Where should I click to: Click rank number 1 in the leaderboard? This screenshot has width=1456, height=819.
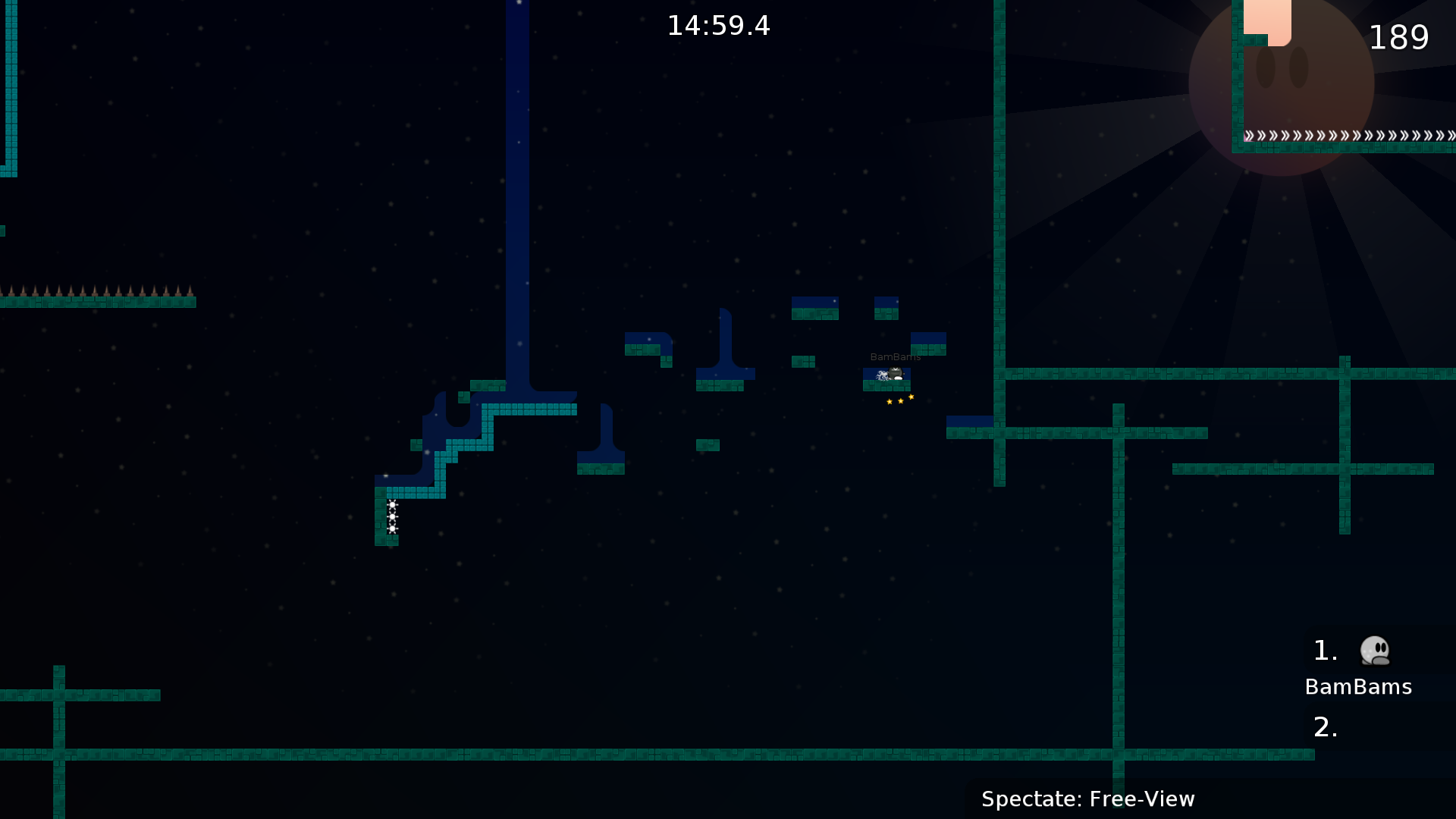[1325, 649]
